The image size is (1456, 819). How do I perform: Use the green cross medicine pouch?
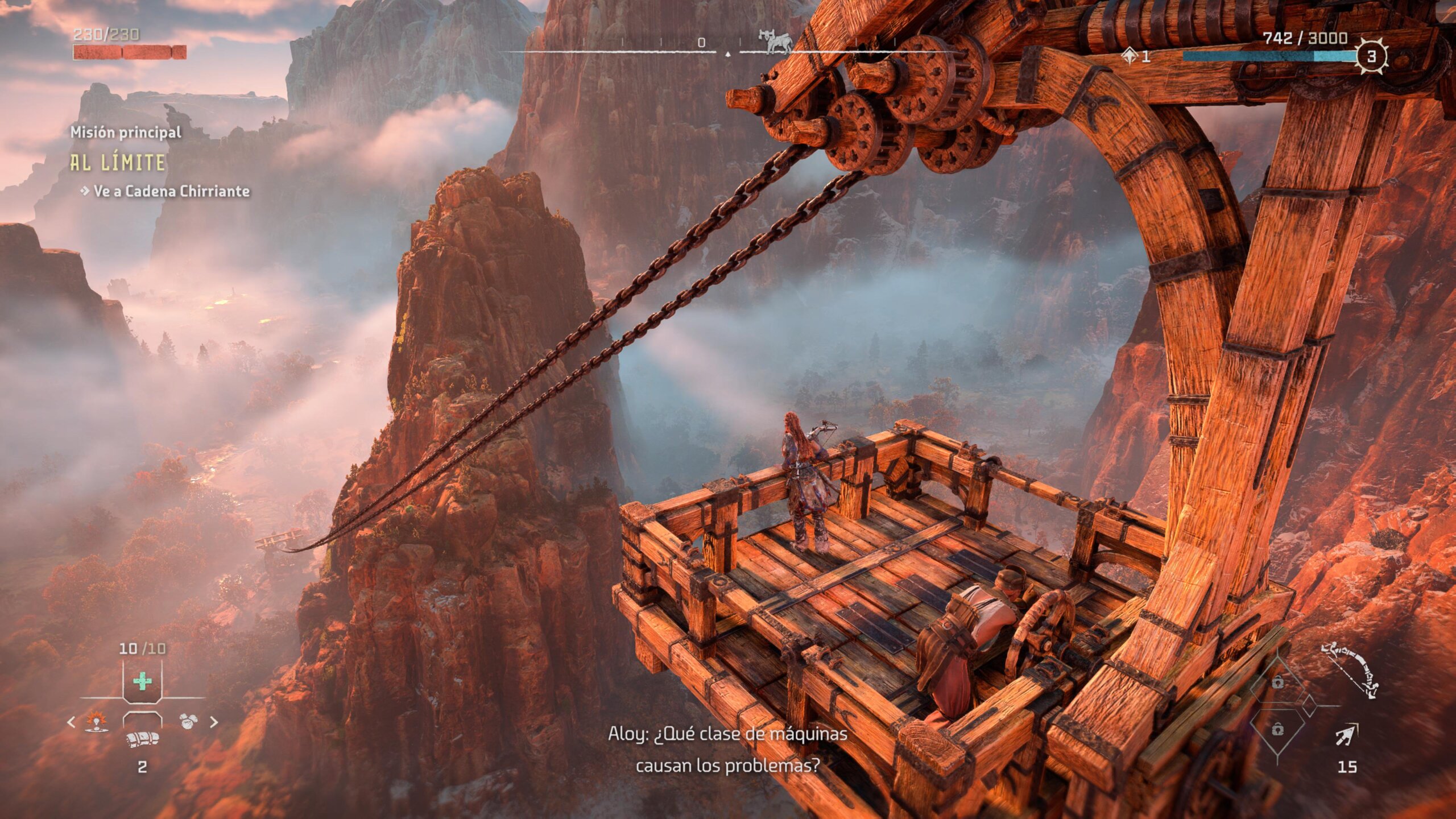(142, 681)
